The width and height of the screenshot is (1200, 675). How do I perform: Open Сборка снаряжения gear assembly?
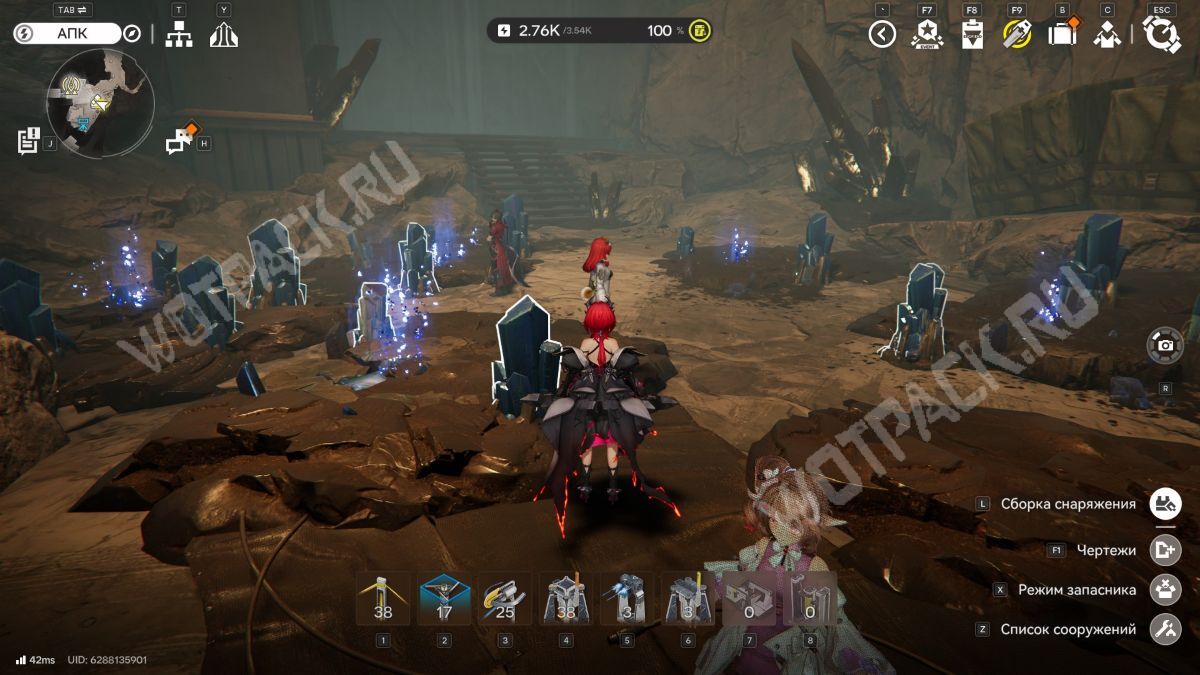1163,504
